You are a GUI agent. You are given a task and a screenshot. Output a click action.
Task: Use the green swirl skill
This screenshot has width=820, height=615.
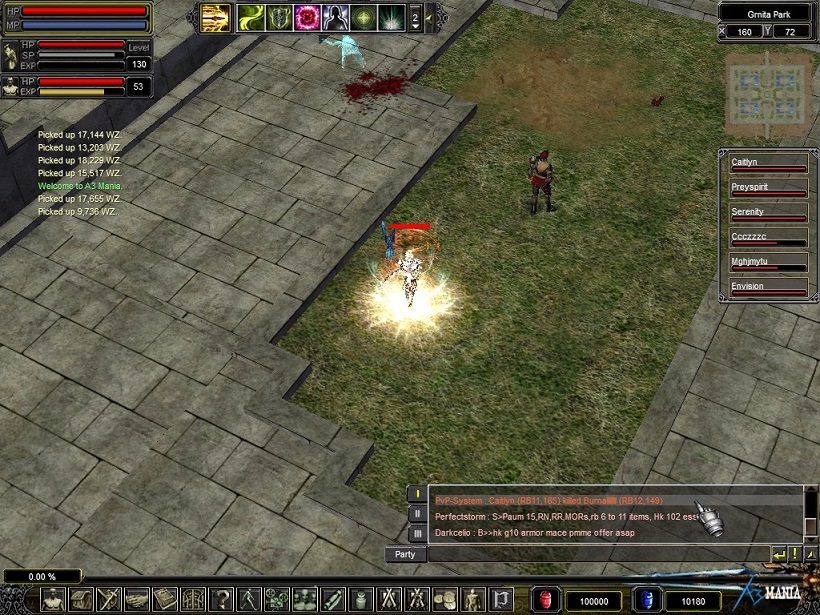click(249, 18)
